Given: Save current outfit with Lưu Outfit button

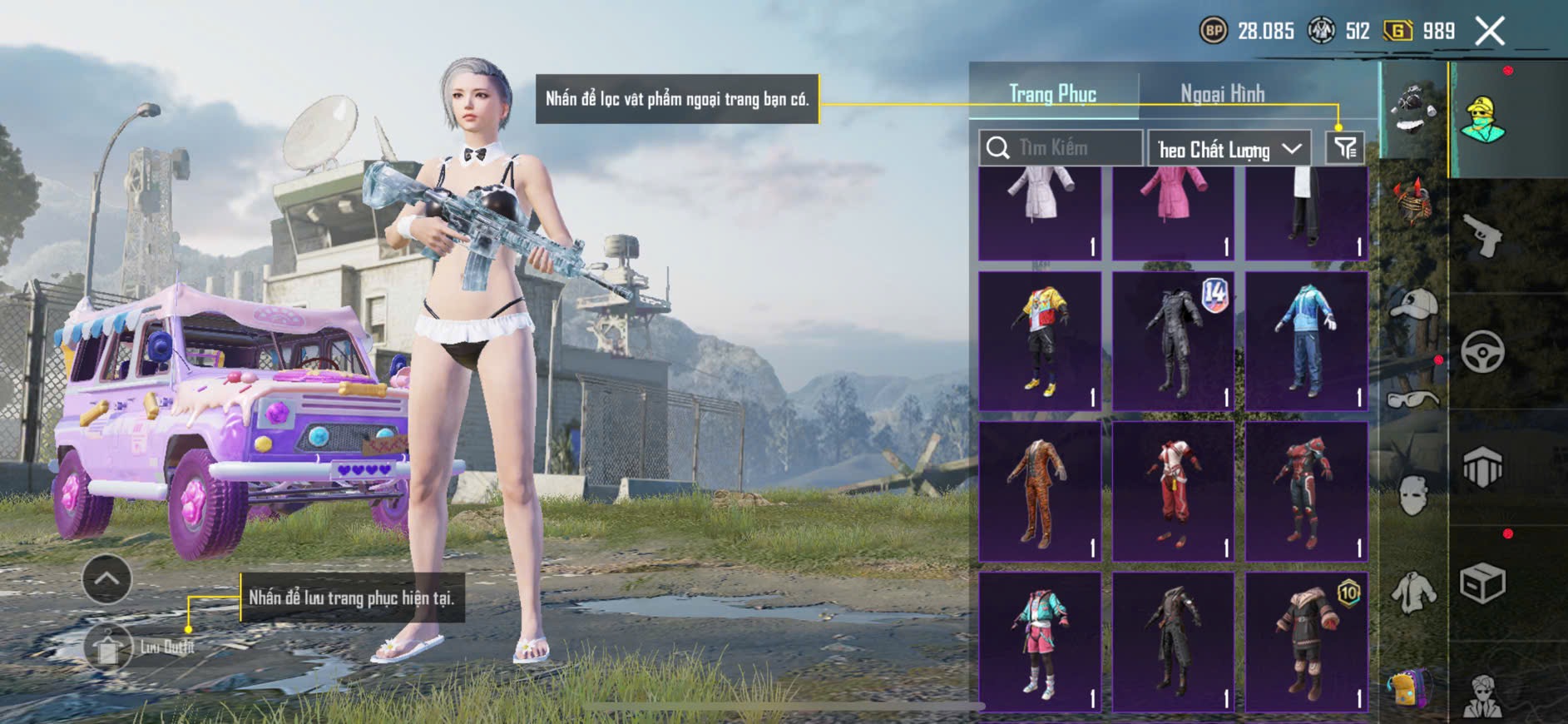Looking at the screenshot, I should (109, 647).
